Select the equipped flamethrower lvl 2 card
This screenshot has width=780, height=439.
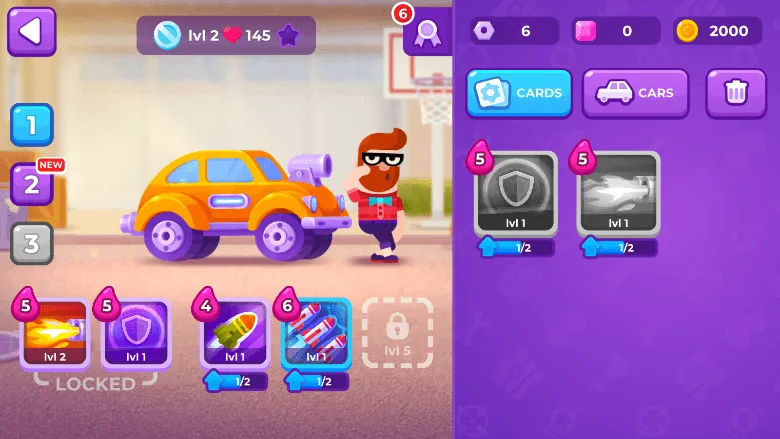pyautogui.click(x=55, y=333)
